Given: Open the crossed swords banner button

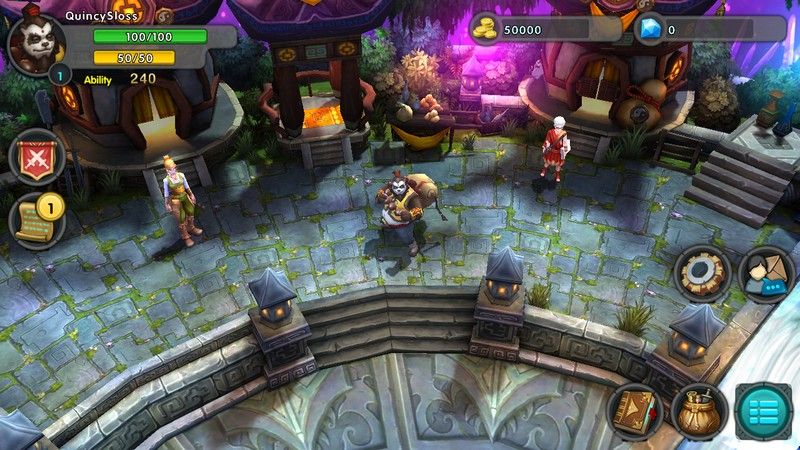Looking at the screenshot, I should coord(37,157).
